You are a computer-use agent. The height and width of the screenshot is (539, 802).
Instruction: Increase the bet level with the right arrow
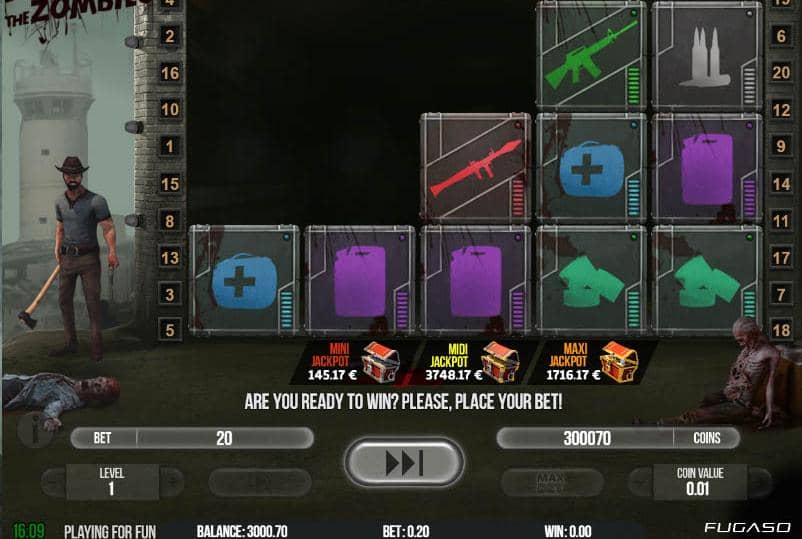171,482
